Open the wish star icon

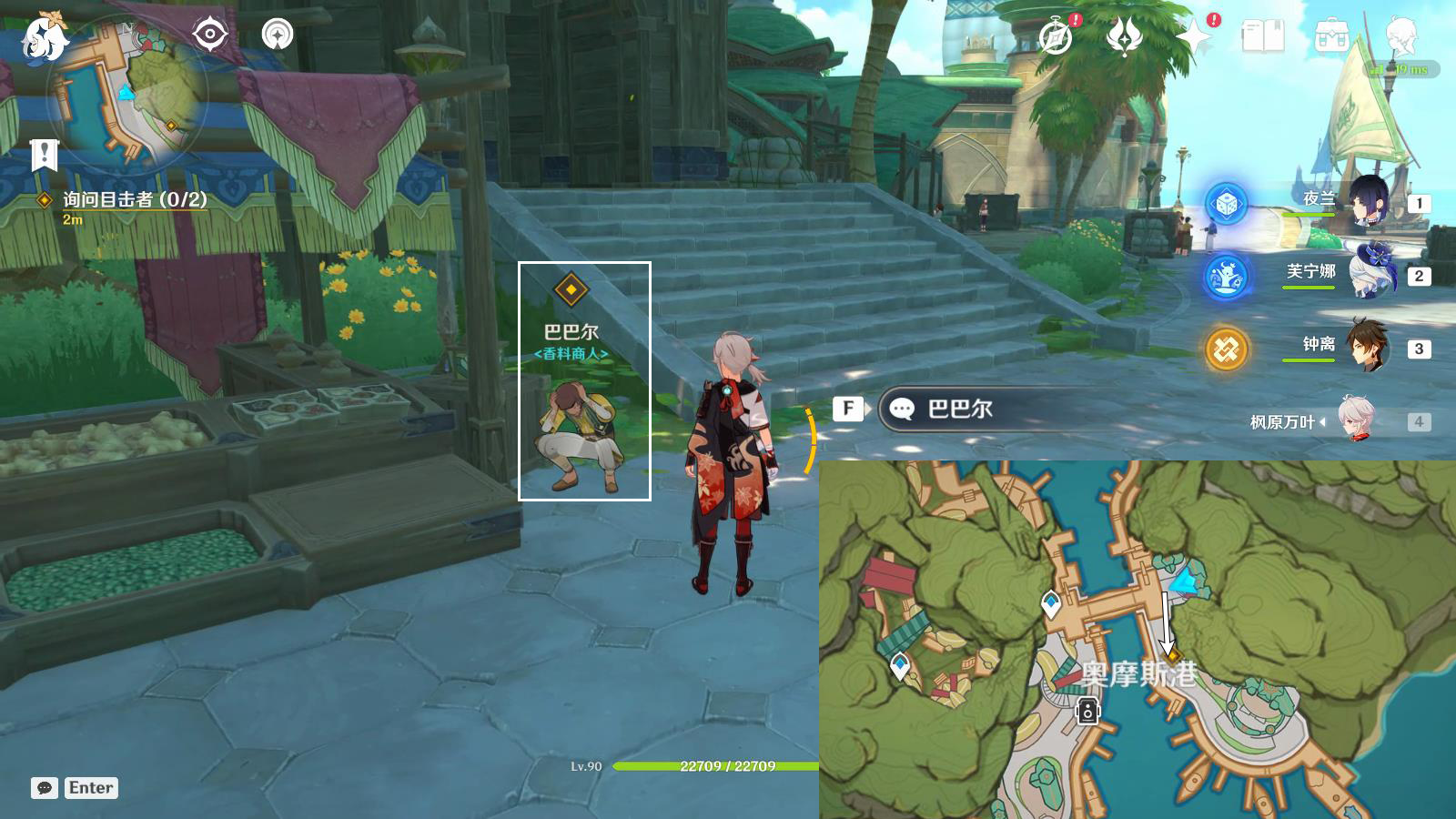(x=1193, y=37)
